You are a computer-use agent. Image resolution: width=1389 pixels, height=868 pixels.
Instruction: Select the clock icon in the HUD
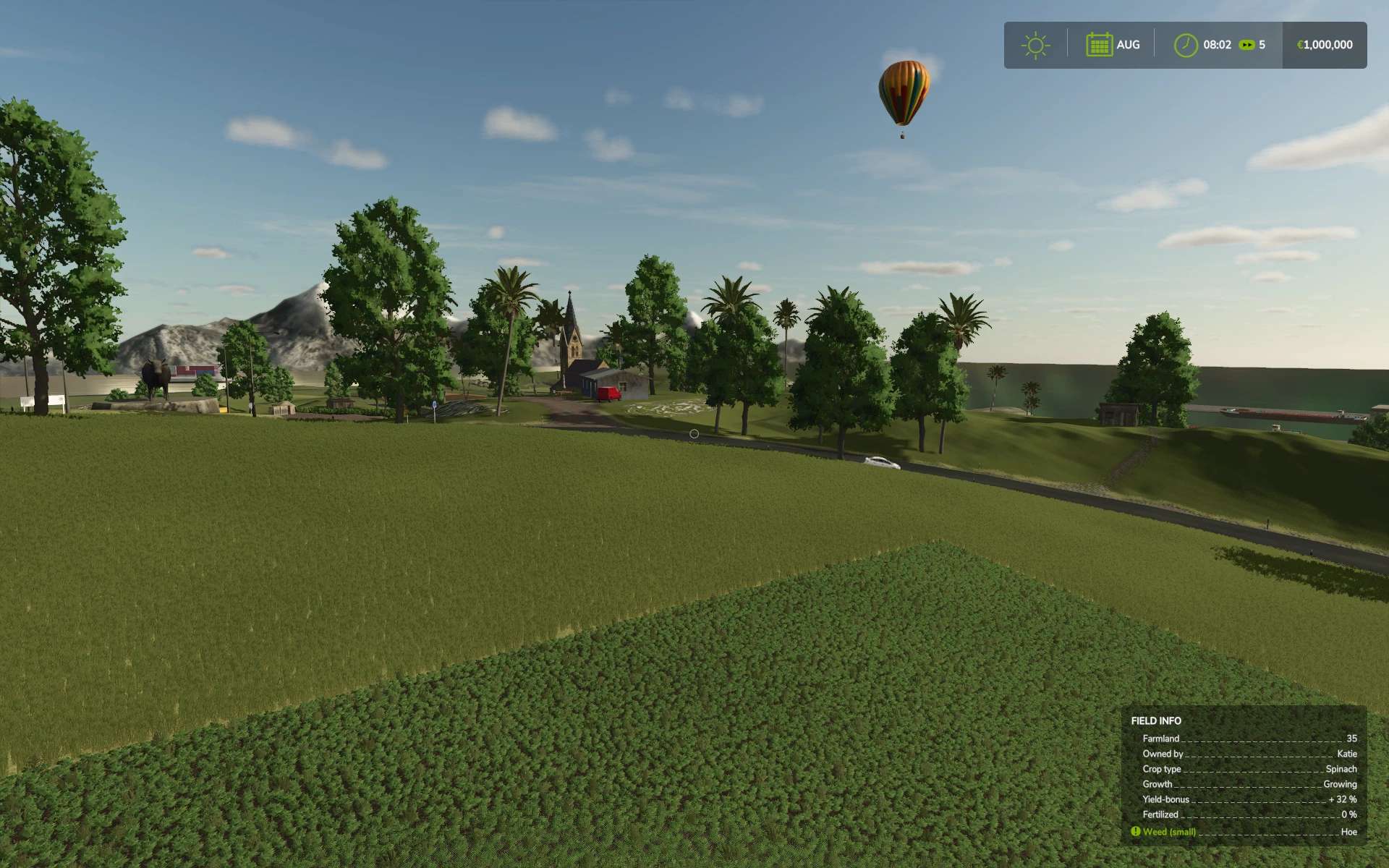(x=1185, y=45)
